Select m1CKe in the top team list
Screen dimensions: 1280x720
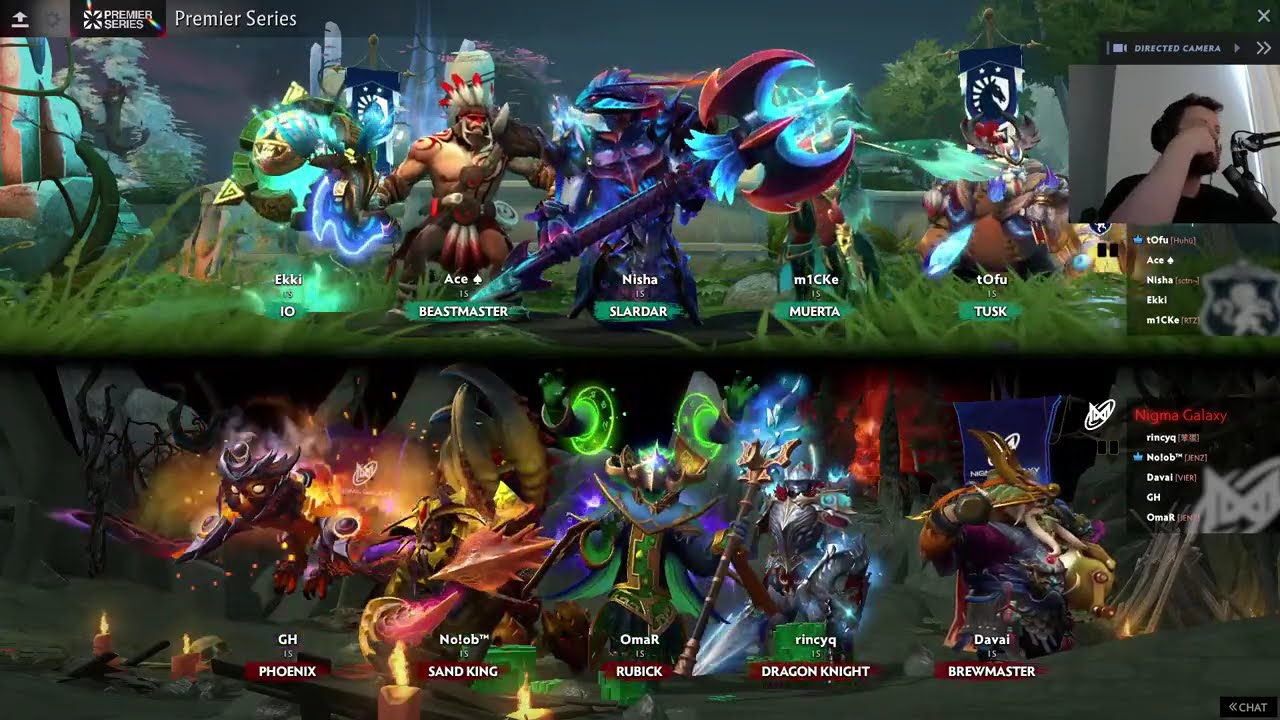pos(1161,319)
